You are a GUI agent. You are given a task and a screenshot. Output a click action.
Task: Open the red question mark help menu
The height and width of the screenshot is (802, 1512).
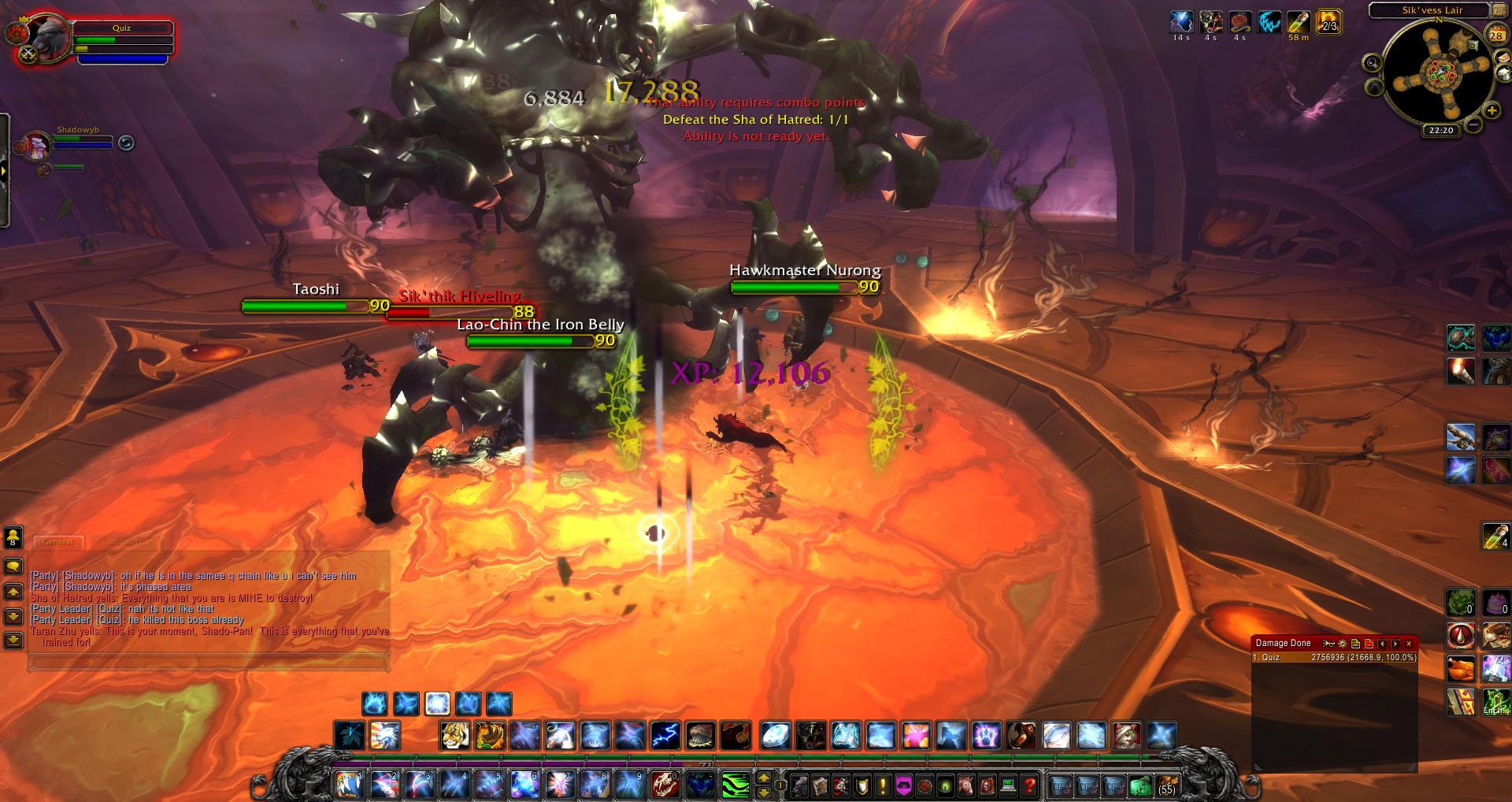pyautogui.click(x=1028, y=785)
